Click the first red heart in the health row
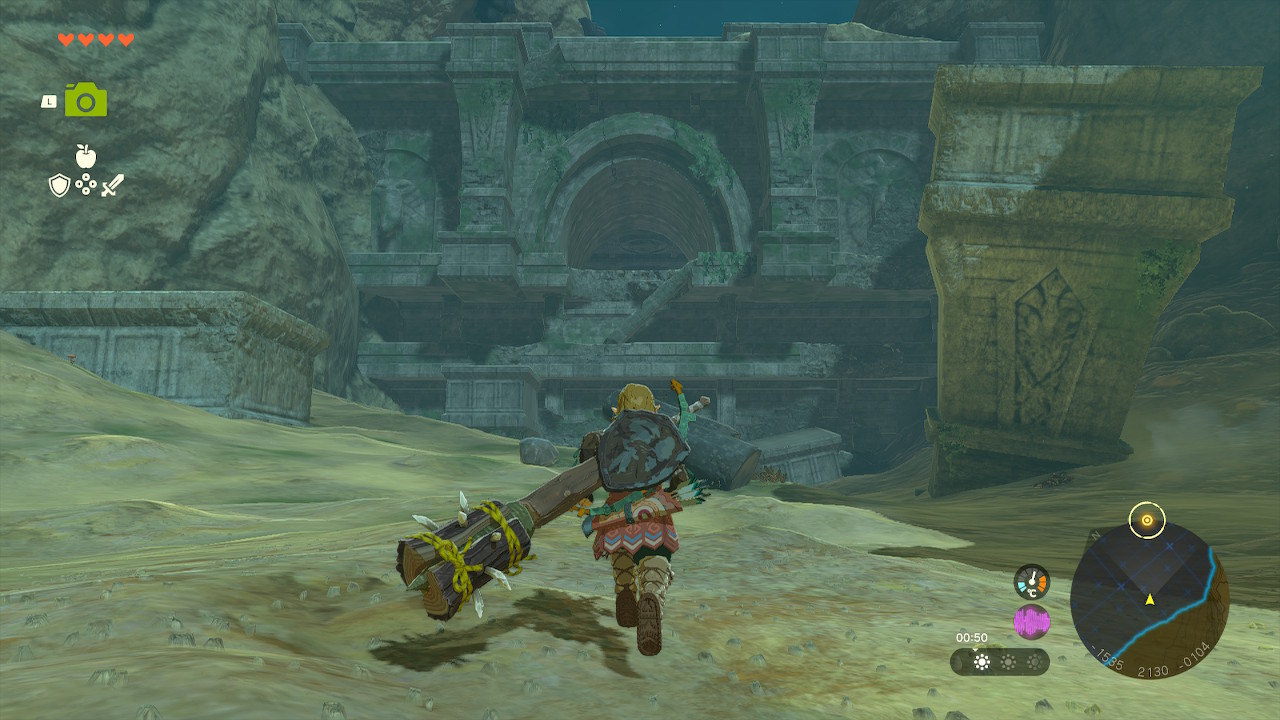This screenshot has height=720, width=1280. [67, 40]
